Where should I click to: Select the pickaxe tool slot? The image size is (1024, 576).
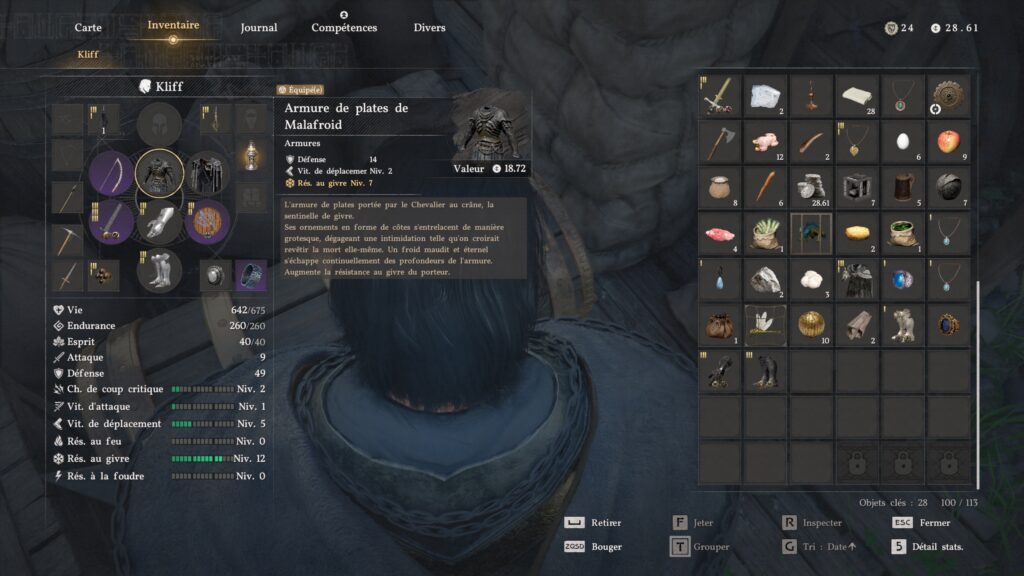coord(69,240)
